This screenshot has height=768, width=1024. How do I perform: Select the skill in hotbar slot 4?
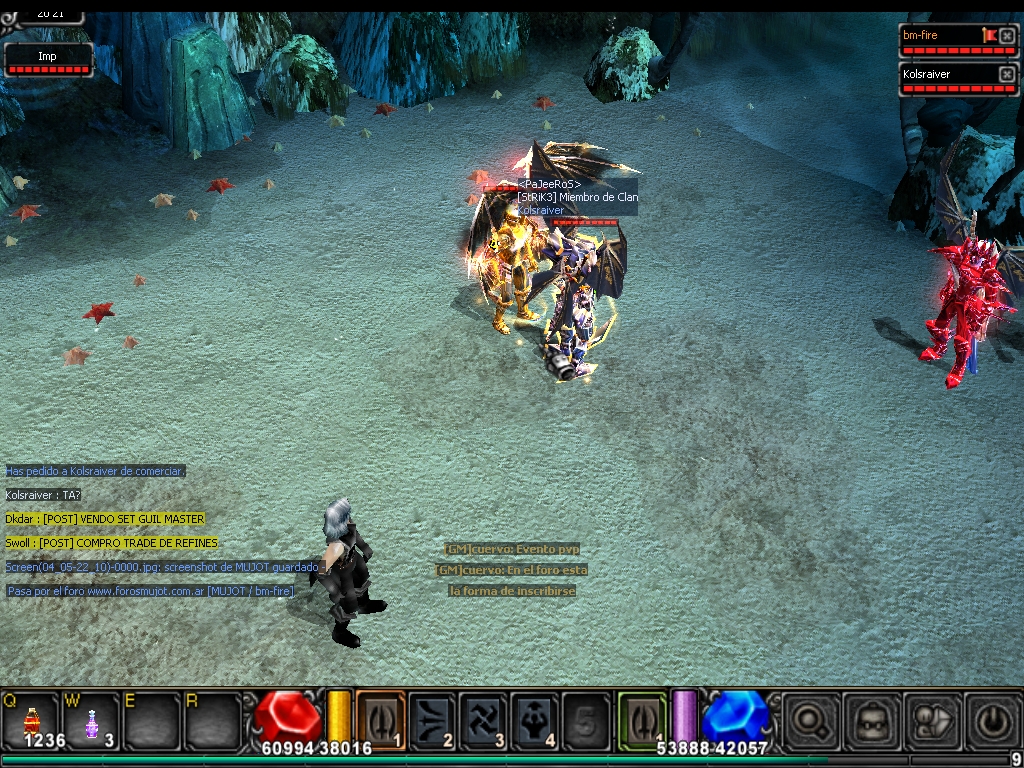point(536,718)
